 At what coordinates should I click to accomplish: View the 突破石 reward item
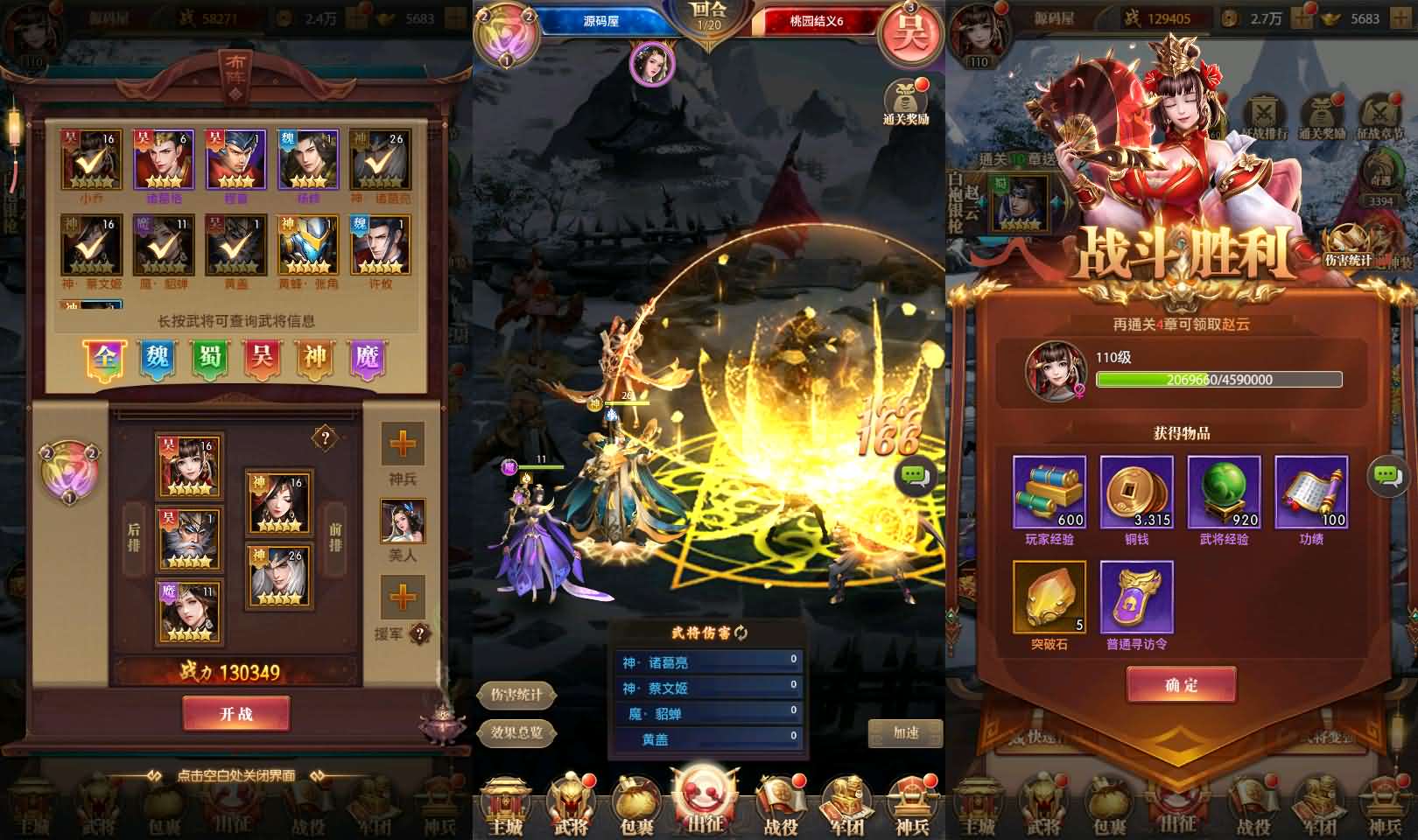tap(1049, 598)
